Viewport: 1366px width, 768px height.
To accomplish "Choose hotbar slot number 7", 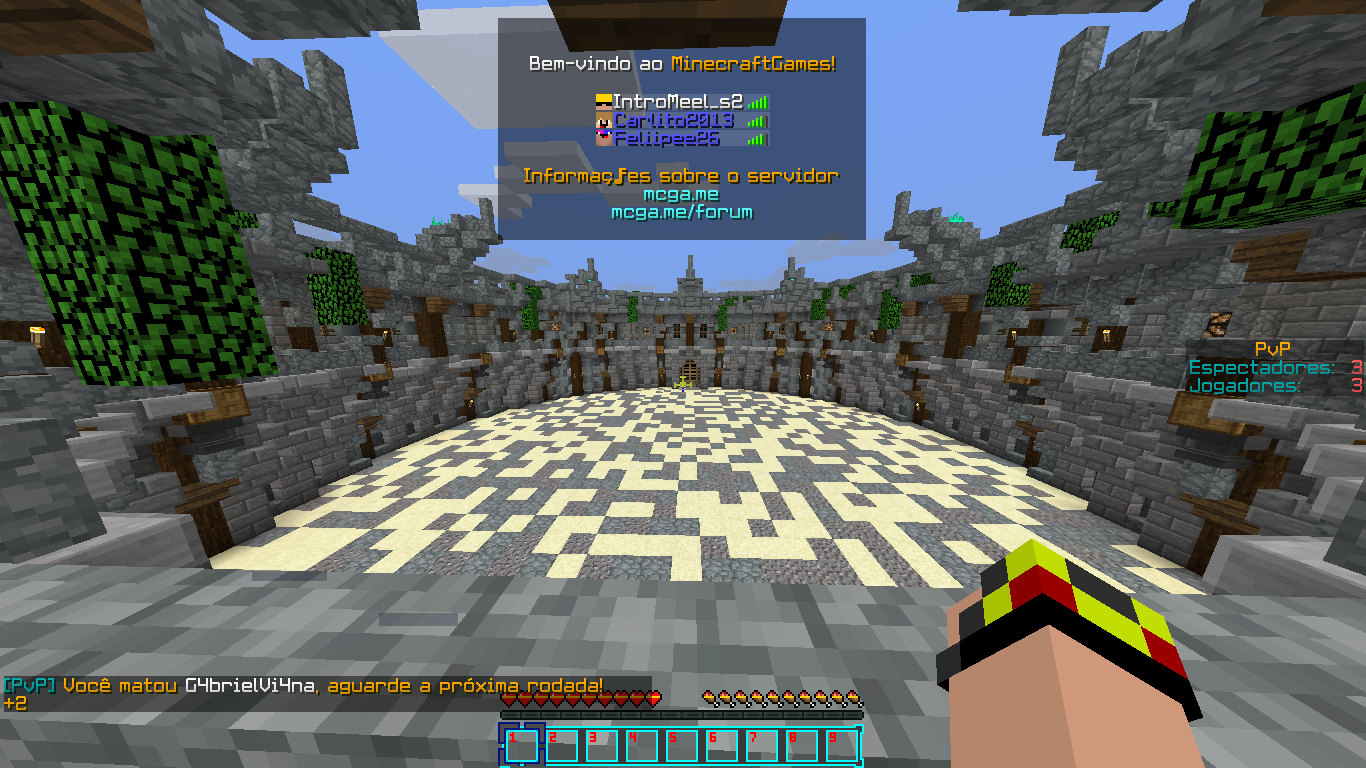I will click(761, 746).
